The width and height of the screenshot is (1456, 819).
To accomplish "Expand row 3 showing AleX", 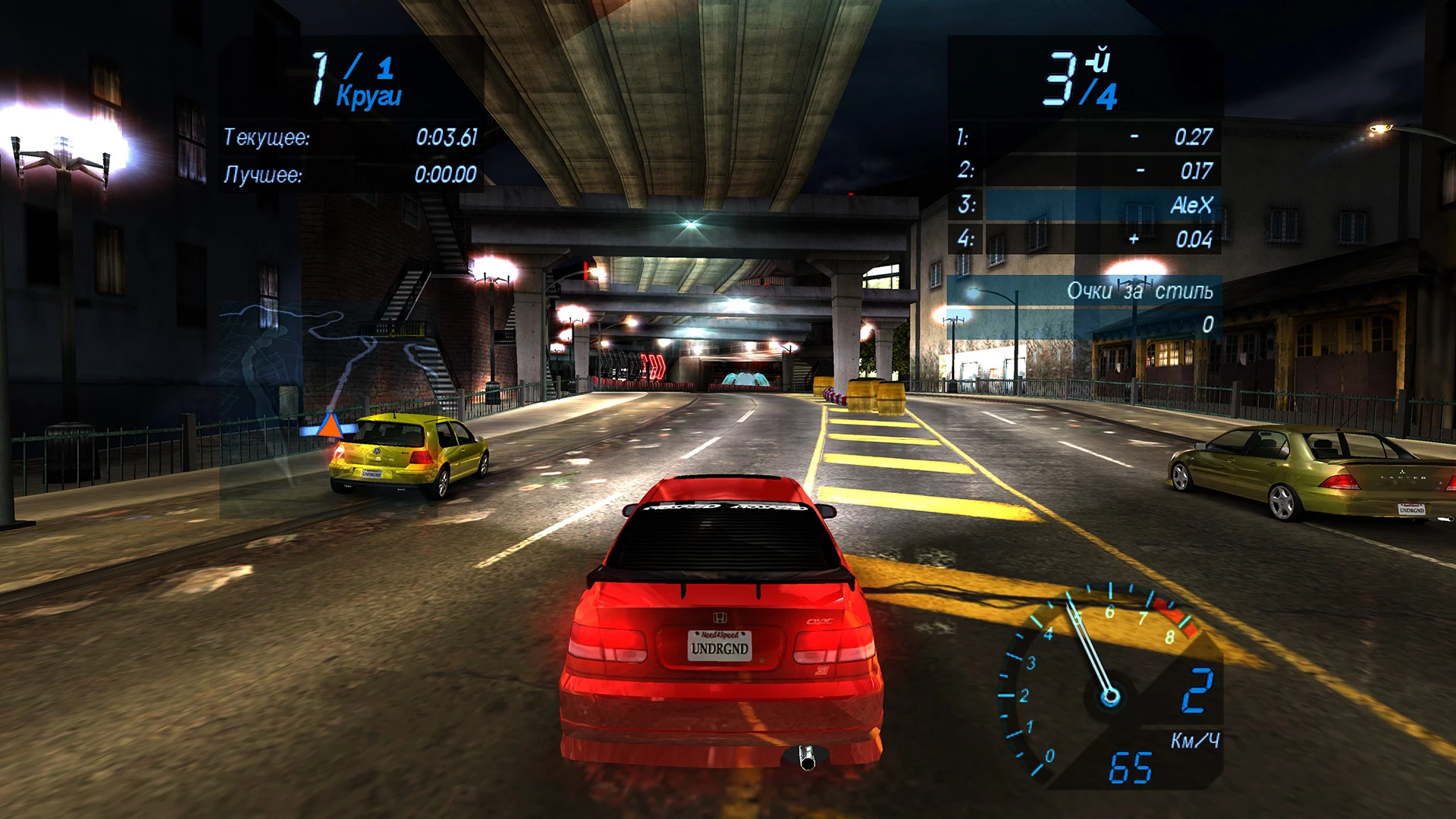I will pyautogui.click(x=1084, y=205).
